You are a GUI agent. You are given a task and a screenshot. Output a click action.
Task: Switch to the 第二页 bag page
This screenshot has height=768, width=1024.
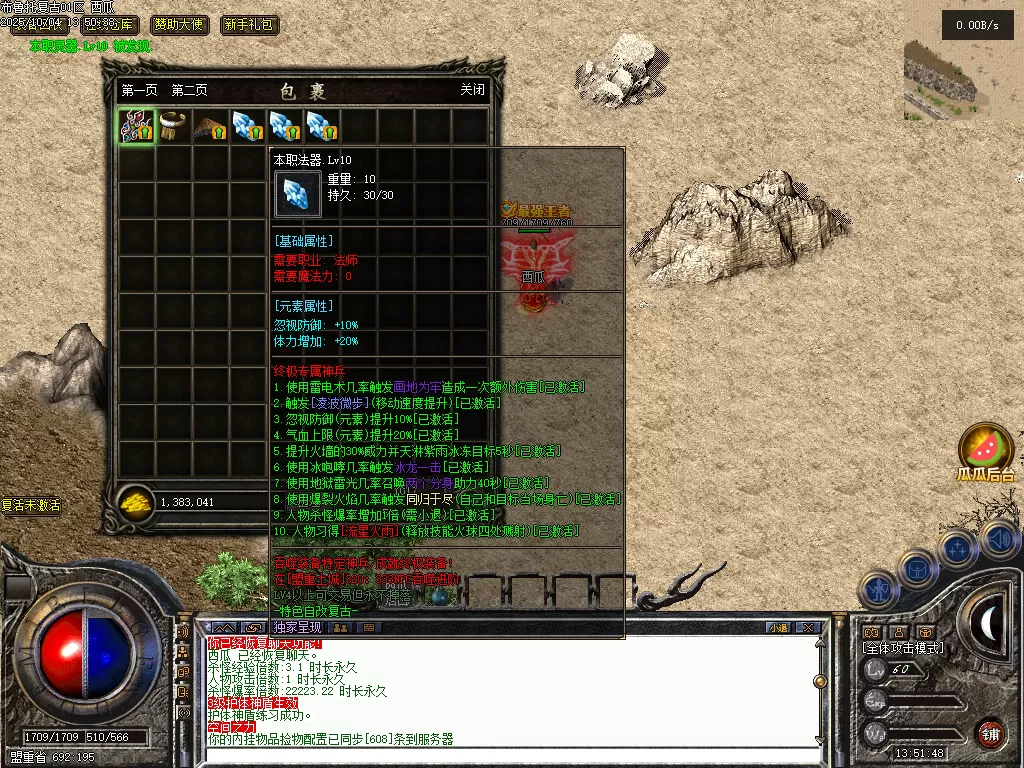[189, 90]
